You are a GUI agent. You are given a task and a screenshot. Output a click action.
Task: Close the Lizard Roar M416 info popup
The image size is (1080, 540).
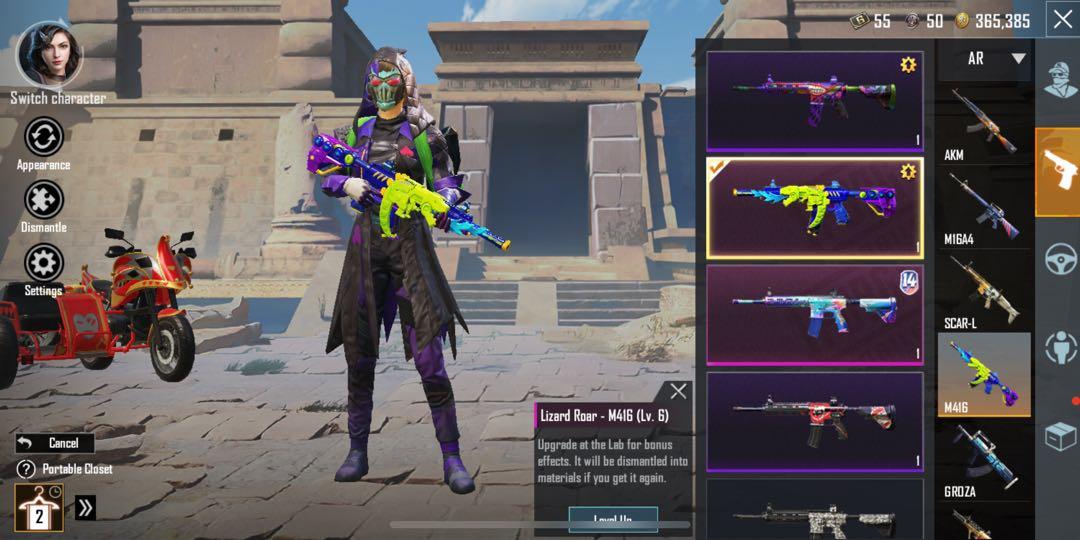[x=678, y=391]
